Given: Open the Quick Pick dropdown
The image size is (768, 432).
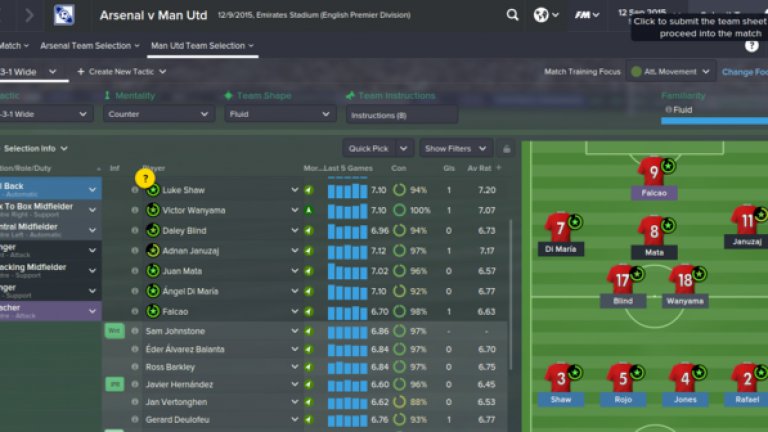Looking at the screenshot, I should (x=378, y=149).
